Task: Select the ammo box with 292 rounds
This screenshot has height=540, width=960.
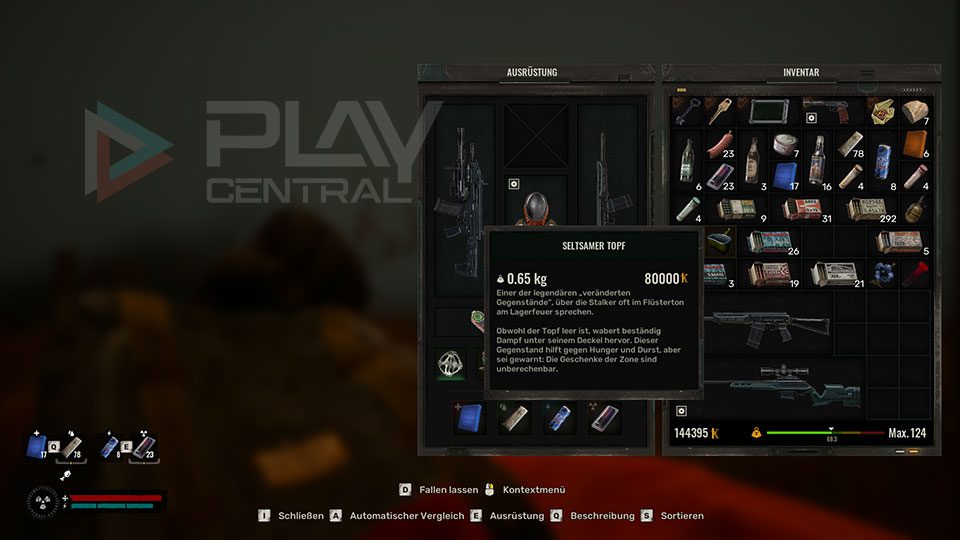Action: tap(865, 208)
